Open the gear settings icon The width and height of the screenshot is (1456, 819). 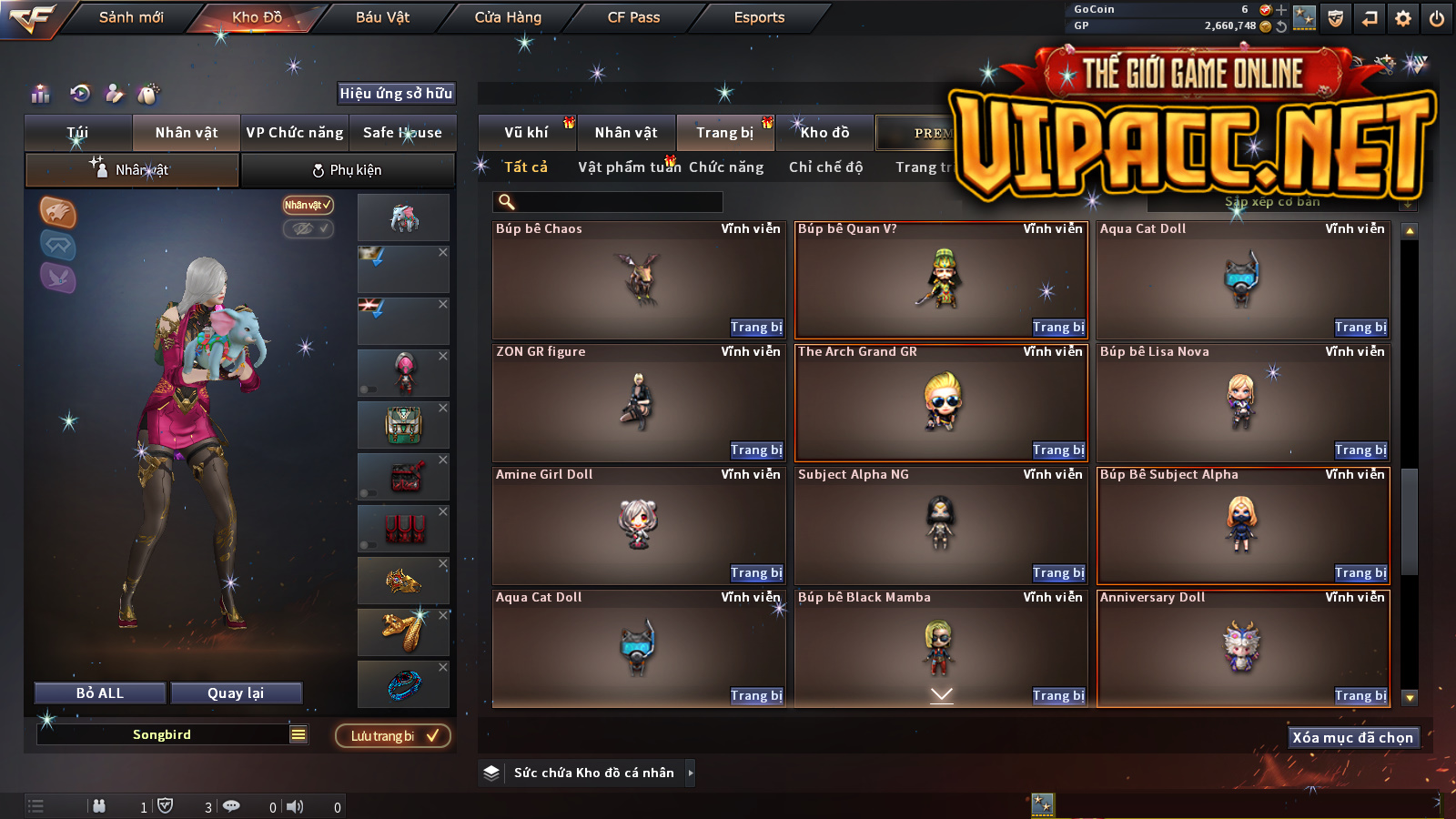click(x=1403, y=18)
